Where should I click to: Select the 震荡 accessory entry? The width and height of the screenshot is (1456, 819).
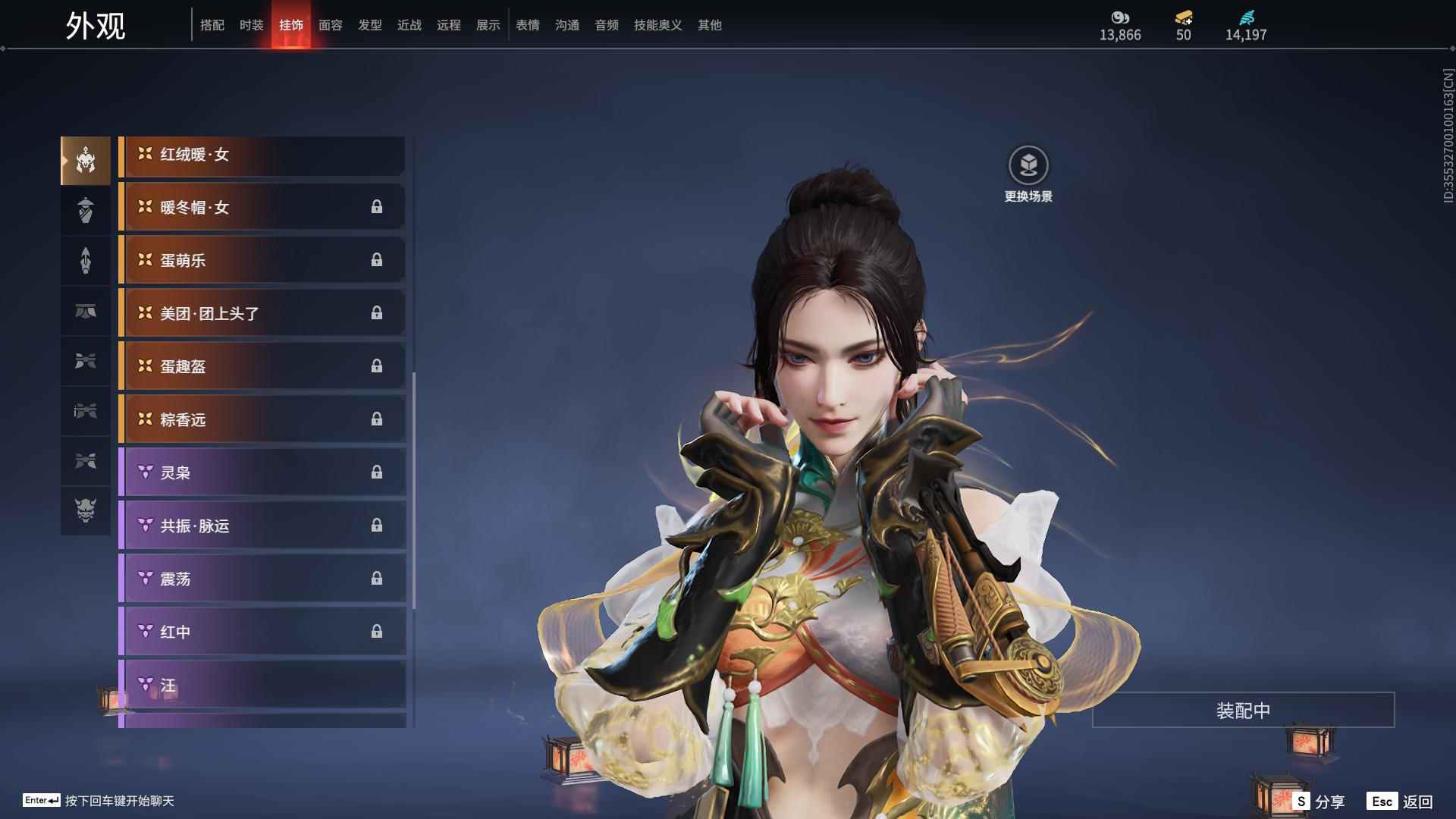262,578
